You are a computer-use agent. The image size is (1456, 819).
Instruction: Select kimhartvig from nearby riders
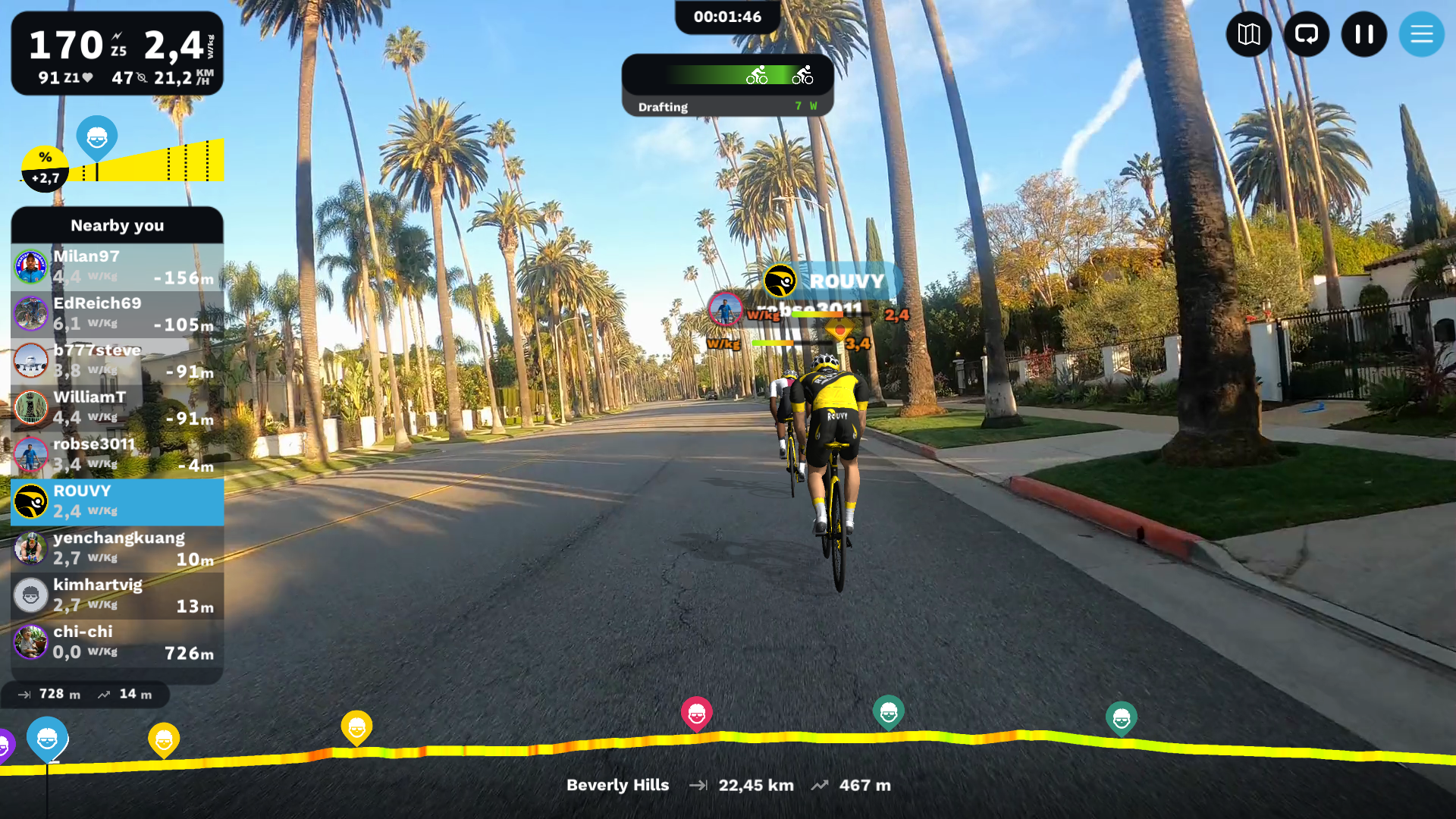coord(118,596)
